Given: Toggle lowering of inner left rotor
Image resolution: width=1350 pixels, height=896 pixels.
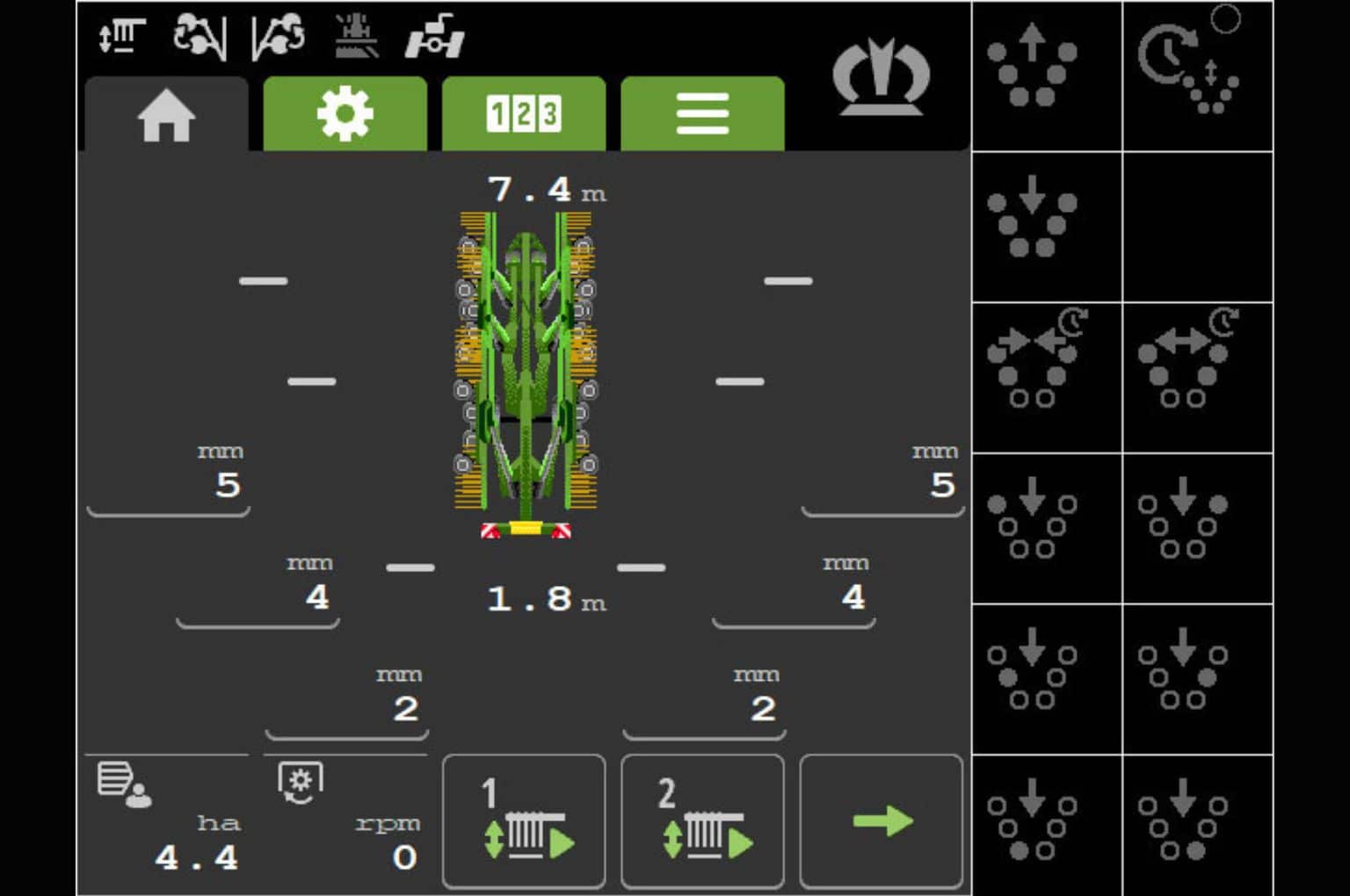Looking at the screenshot, I should 1047,678.
